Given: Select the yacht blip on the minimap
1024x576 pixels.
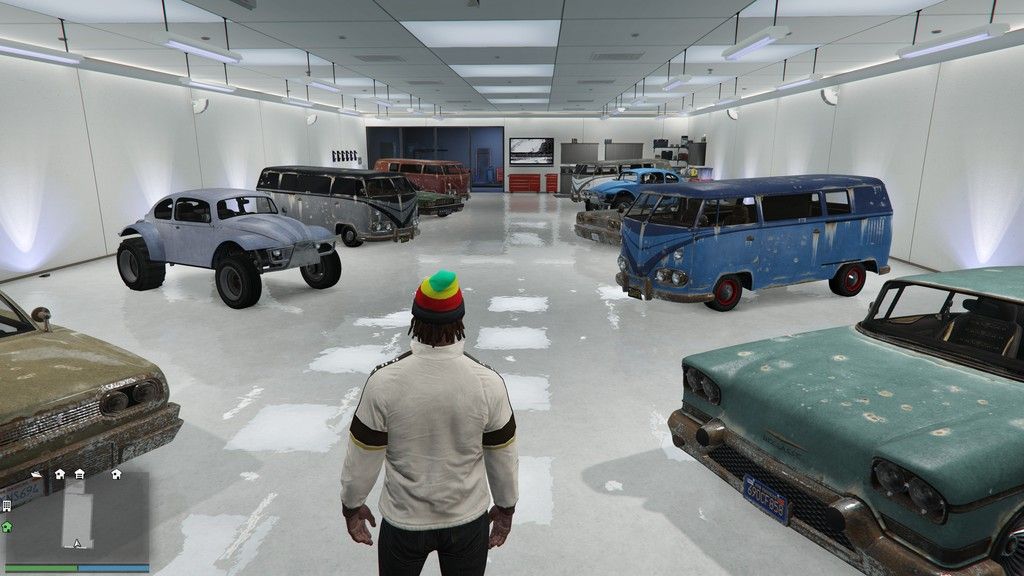Looking at the screenshot, I should (x=36, y=473).
